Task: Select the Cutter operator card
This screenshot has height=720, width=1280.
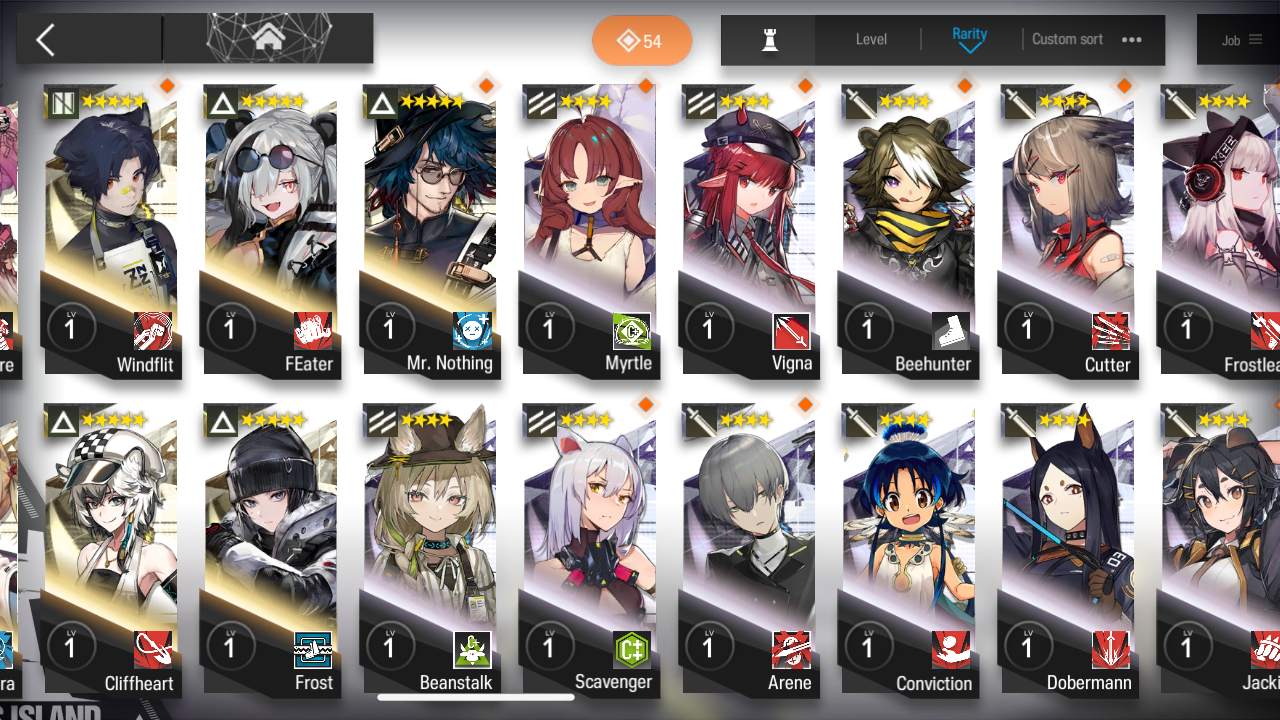Action: click(1067, 230)
